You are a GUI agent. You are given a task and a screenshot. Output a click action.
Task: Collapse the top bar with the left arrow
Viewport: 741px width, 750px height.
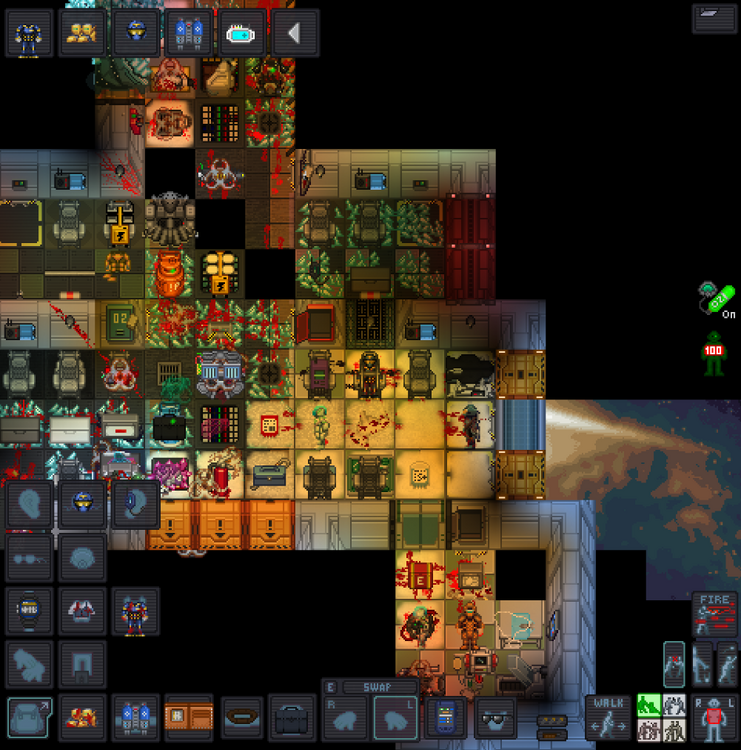point(295,33)
